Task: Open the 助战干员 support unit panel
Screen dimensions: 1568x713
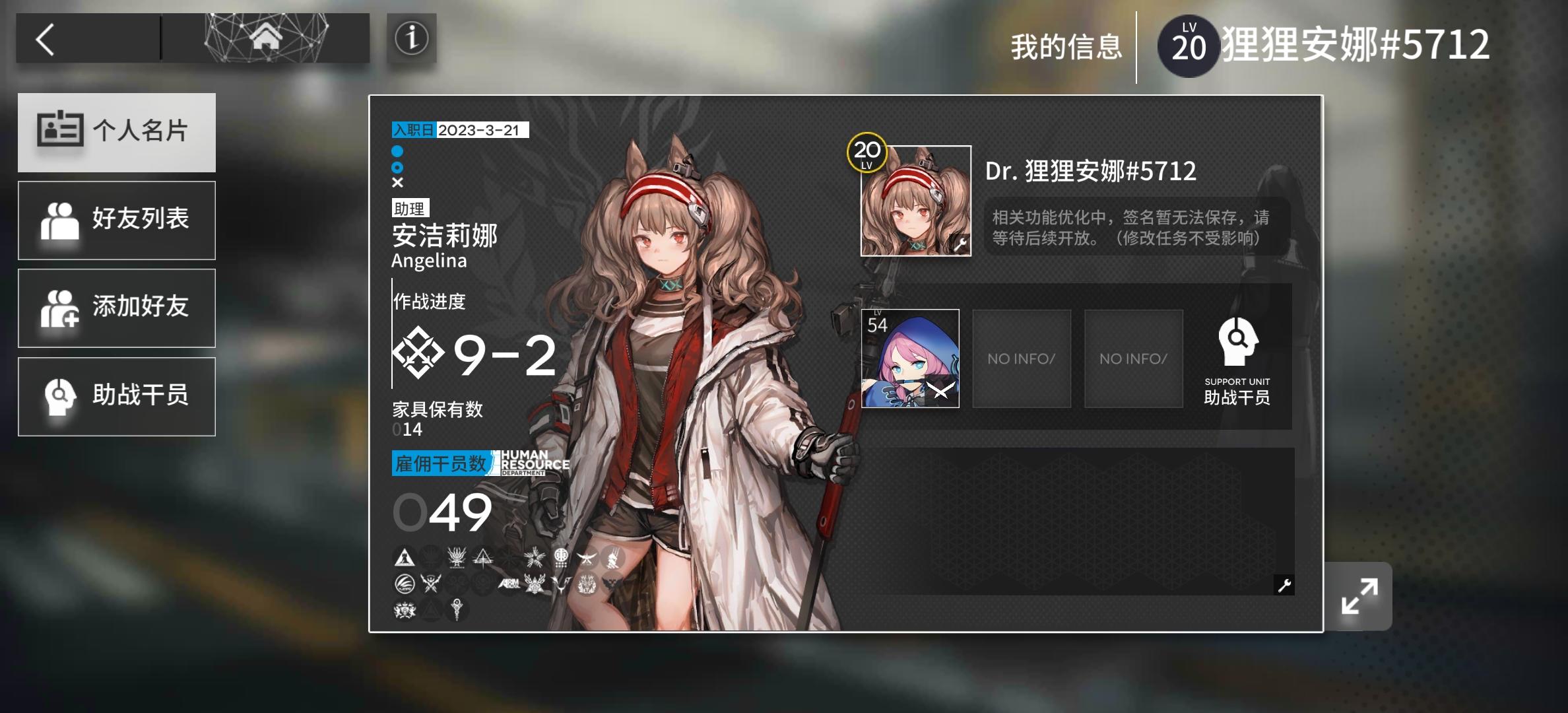Action: point(116,395)
